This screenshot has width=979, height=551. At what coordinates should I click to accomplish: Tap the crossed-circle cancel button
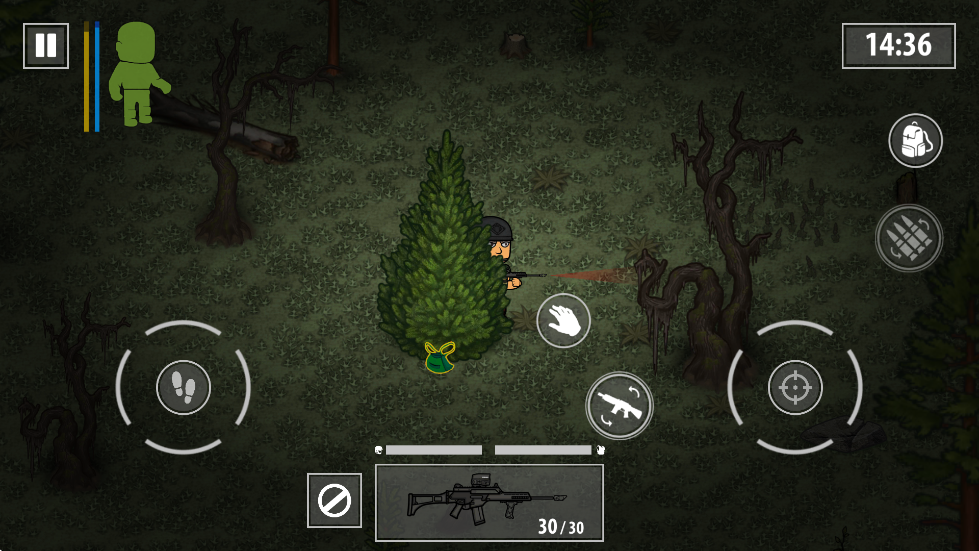[334, 500]
